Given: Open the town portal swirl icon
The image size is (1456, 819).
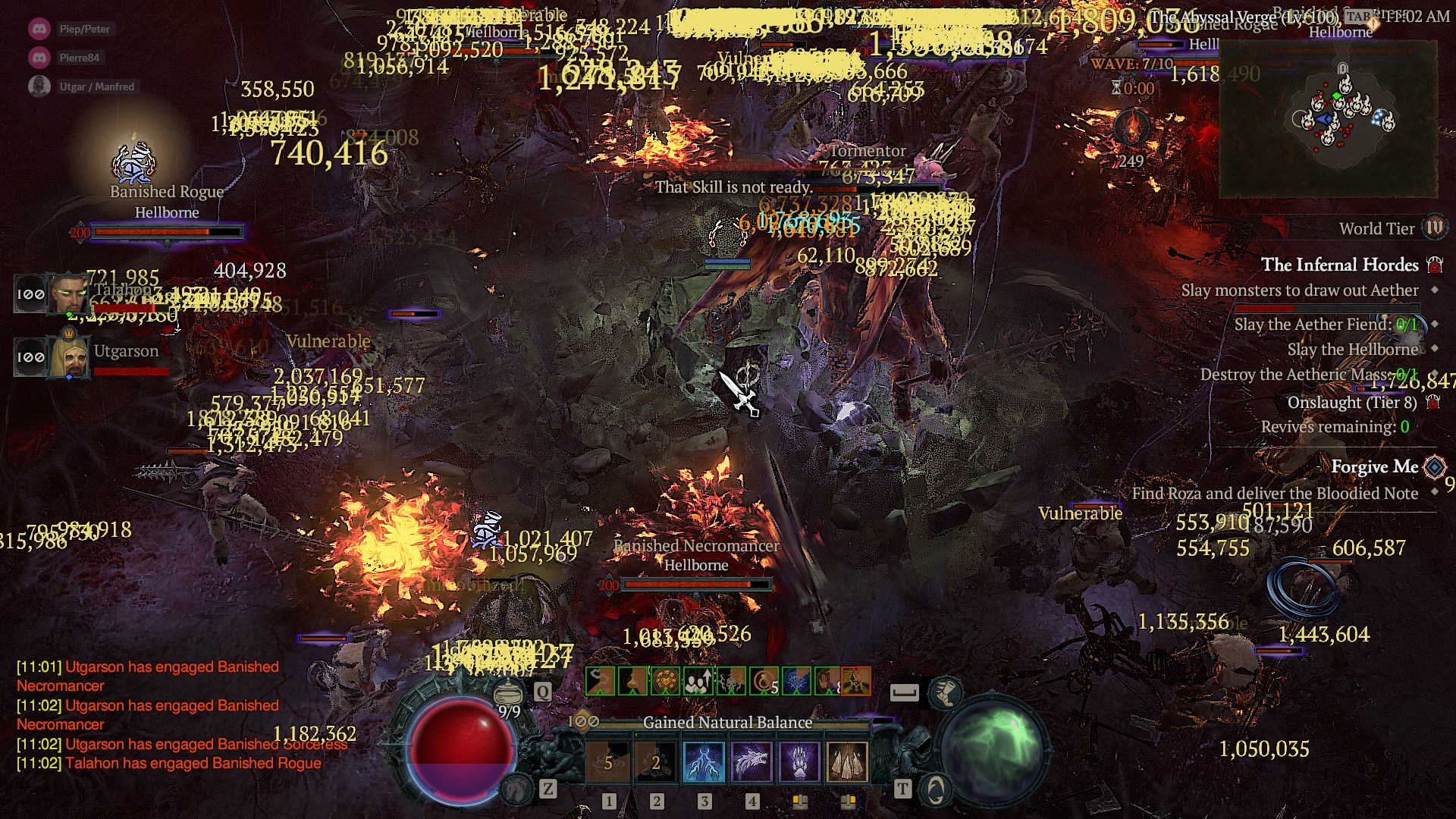Looking at the screenshot, I should (x=935, y=789).
